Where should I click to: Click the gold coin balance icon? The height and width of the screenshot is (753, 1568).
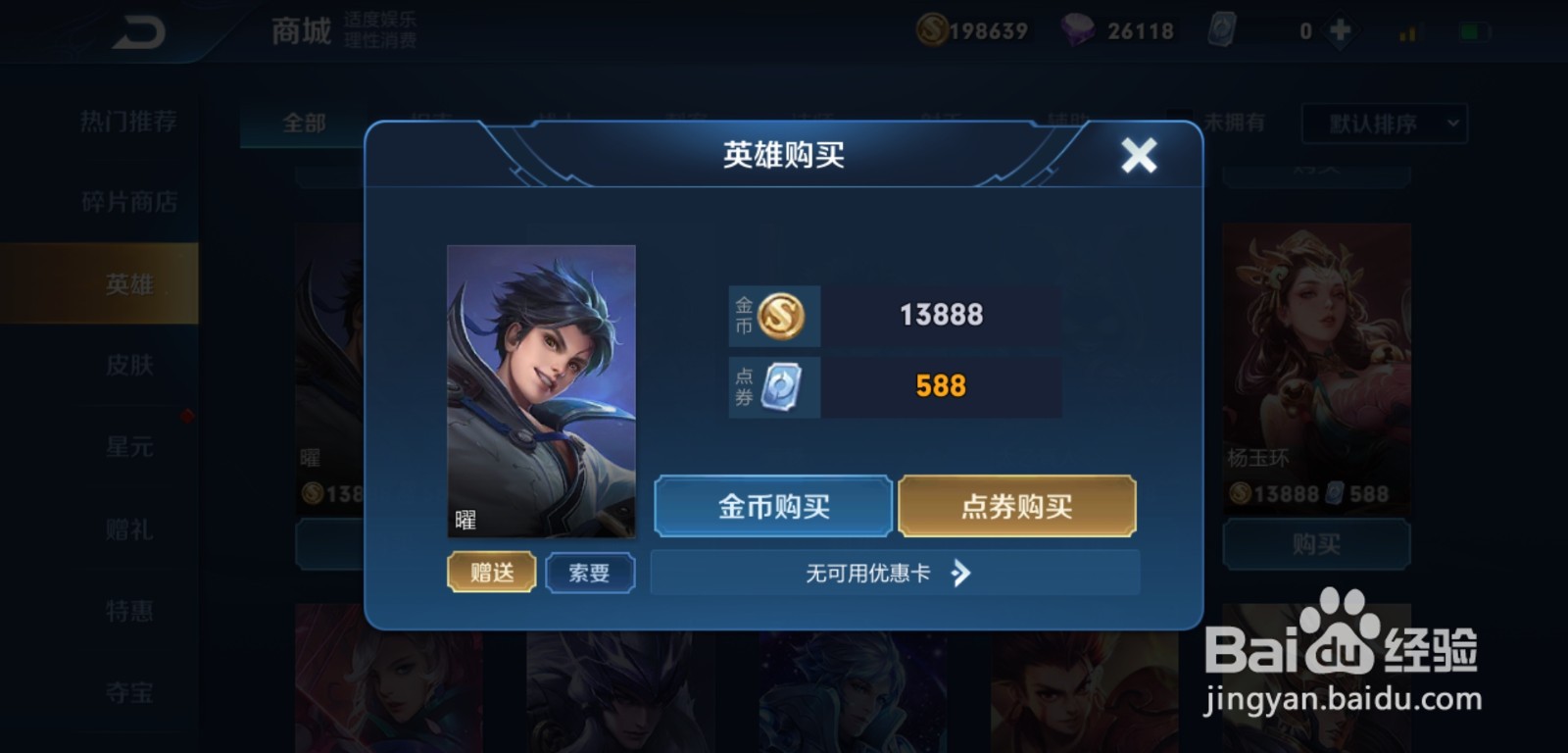(936, 29)
